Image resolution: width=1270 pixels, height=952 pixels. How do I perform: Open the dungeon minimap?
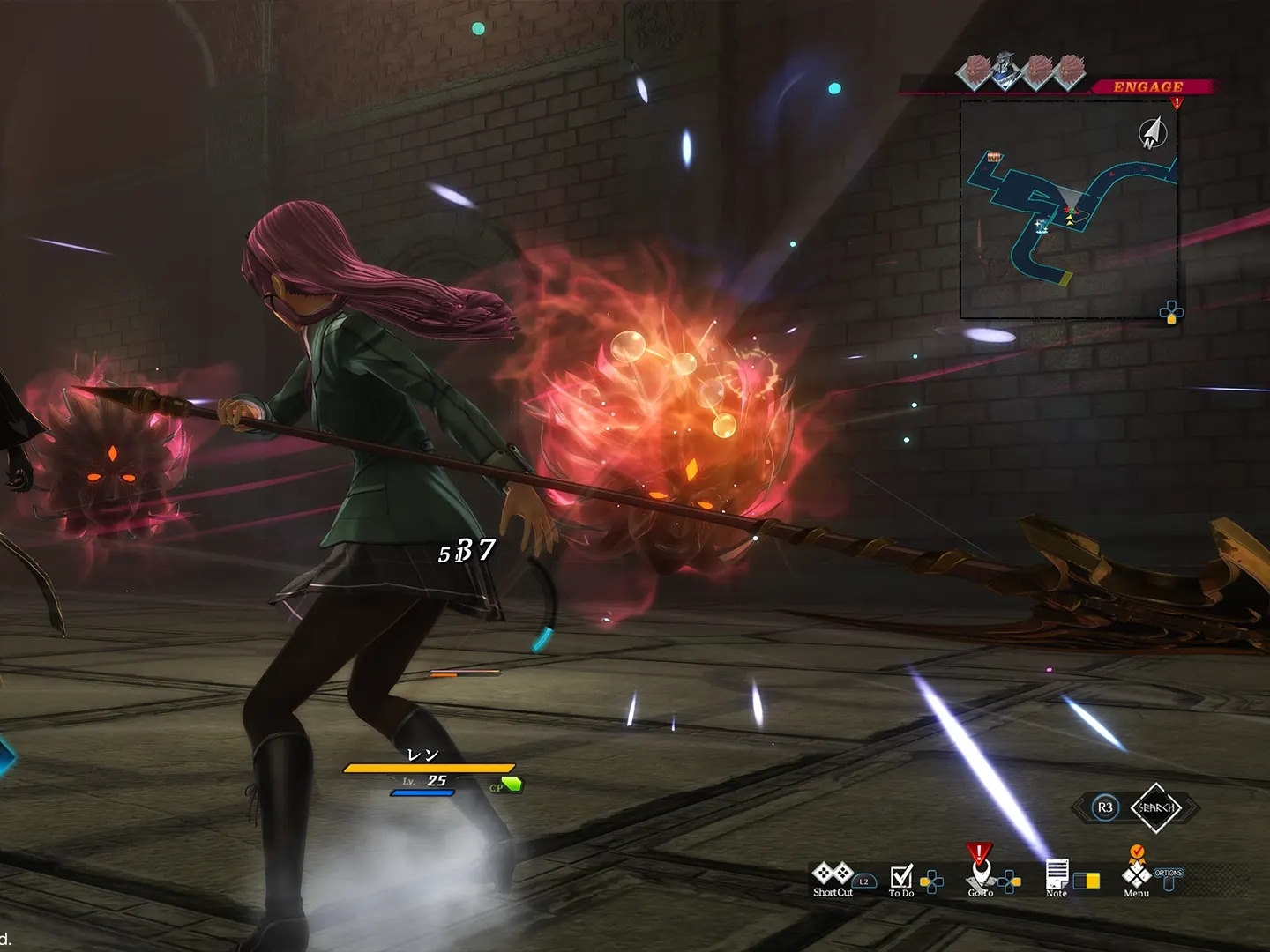[x=1069, y=210]
